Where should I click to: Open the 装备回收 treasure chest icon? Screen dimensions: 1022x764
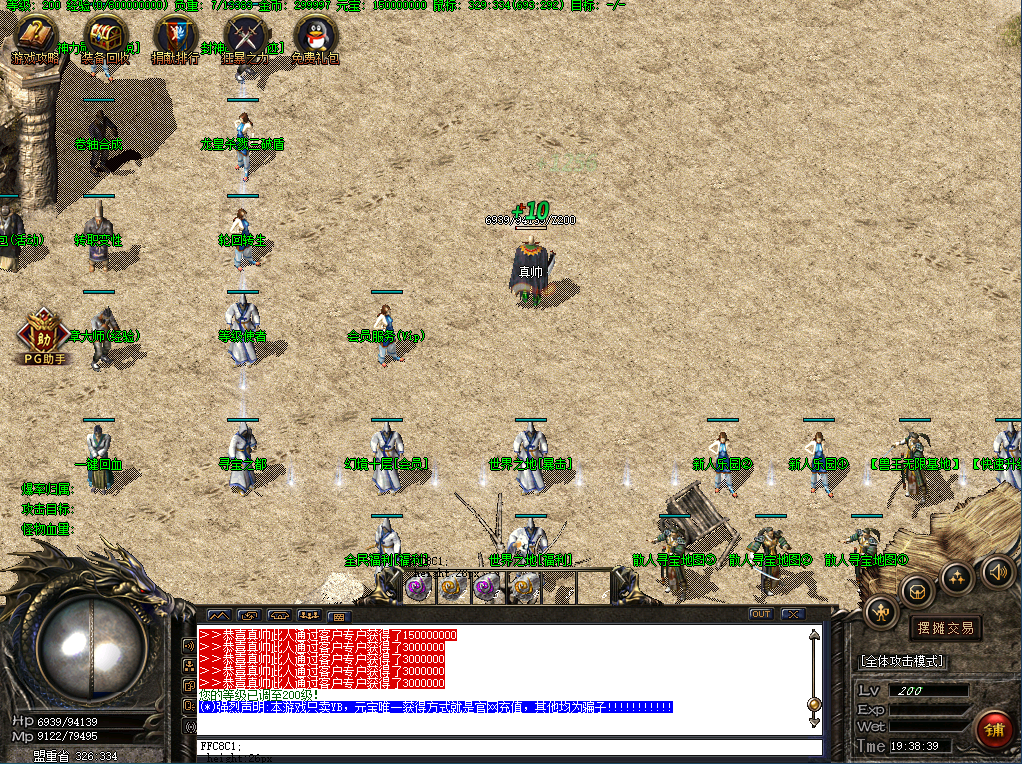coord(104,38)
